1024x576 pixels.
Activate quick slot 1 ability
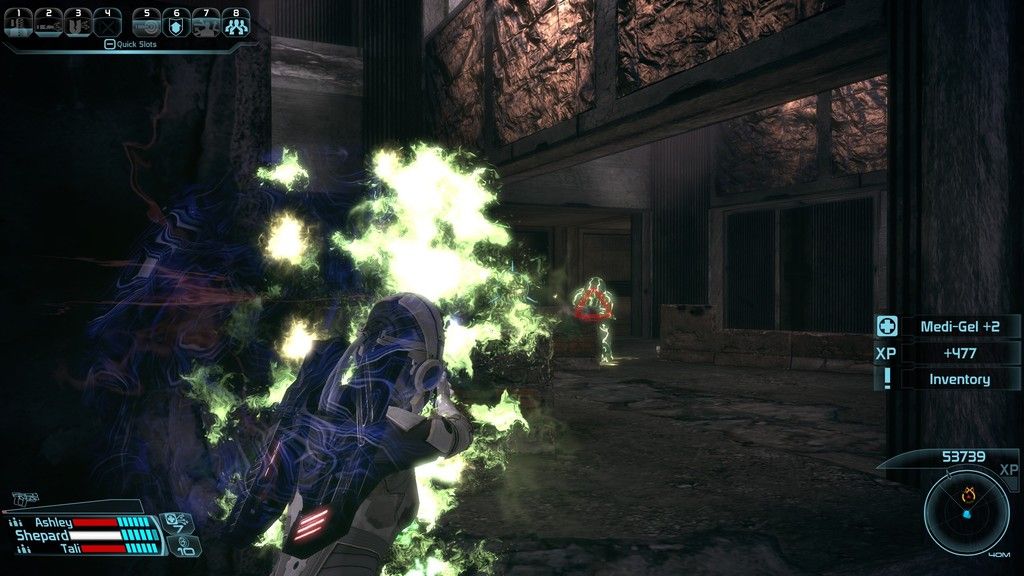click(x=19, y=24)
